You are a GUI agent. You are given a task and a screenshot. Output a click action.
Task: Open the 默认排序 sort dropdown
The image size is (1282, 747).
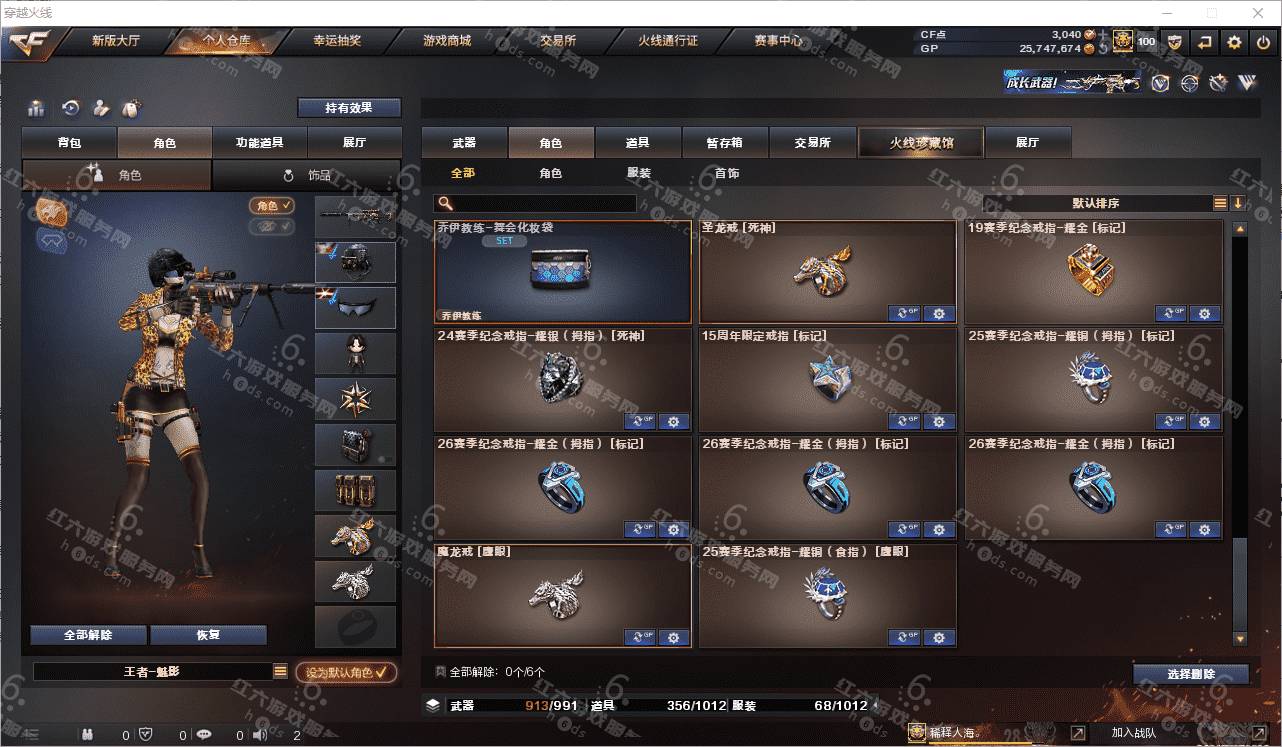click(x=1095, y=203)
